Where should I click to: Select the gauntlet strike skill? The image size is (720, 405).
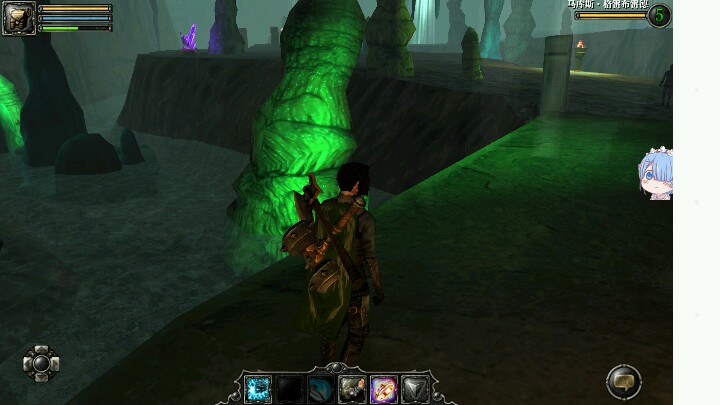point(352,389)
